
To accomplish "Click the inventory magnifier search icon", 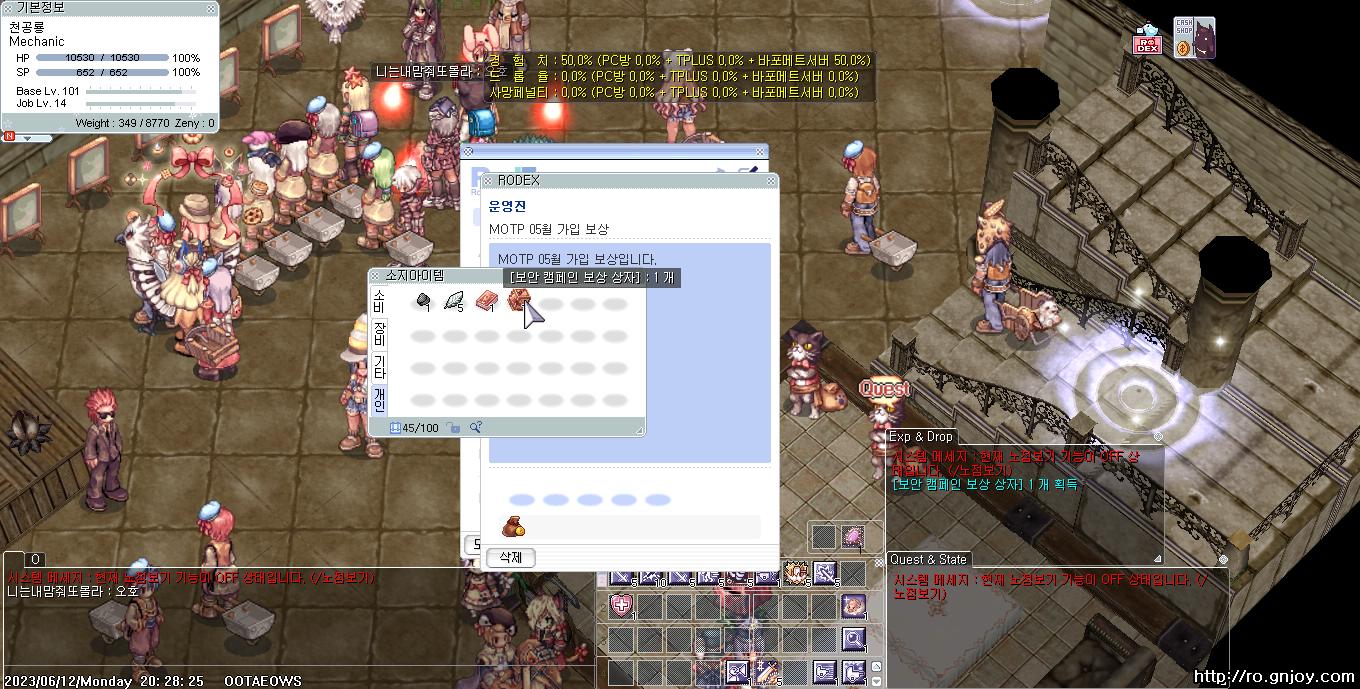I will click(476, 428).
